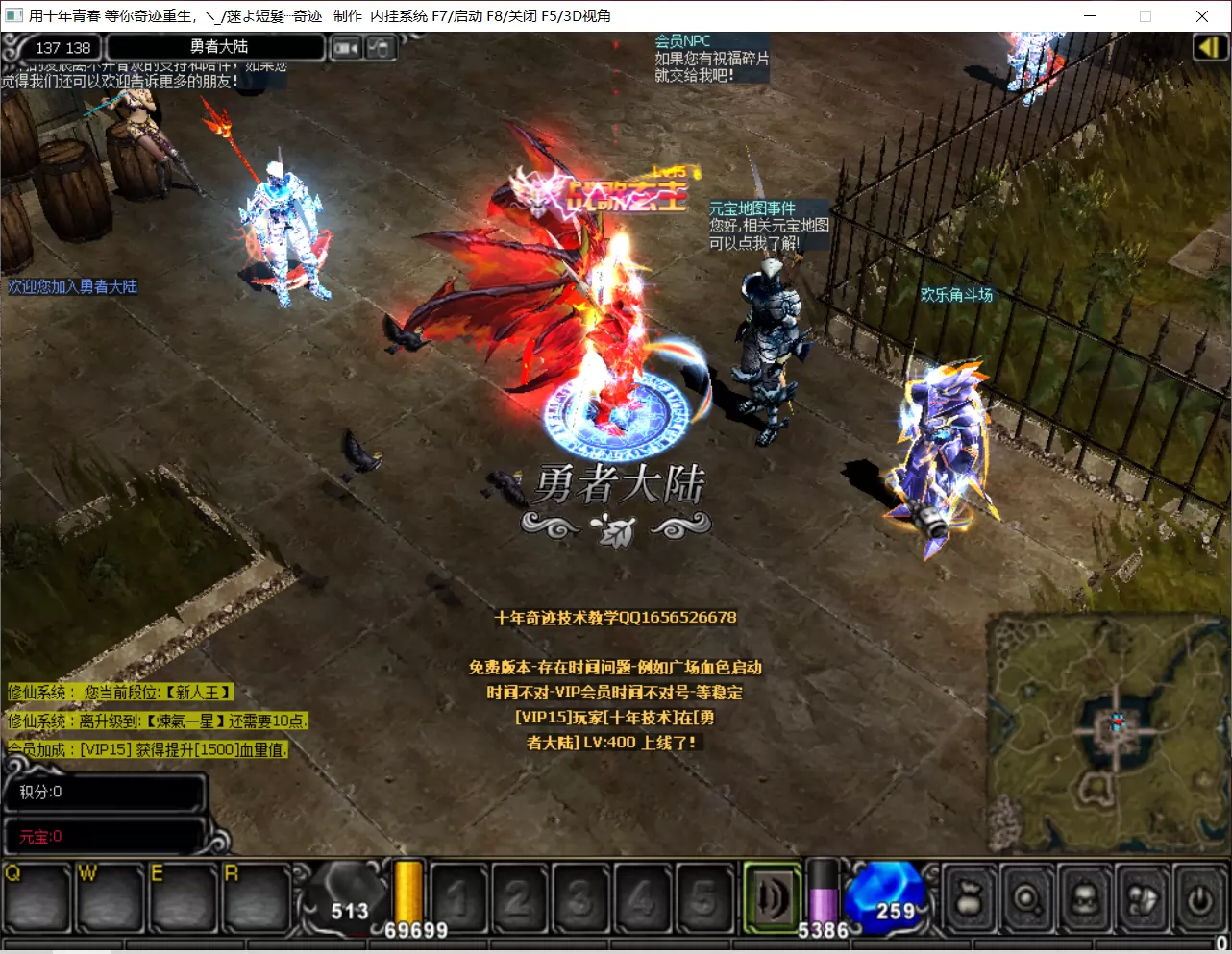Click the gauntlet and shield icon button
This screenshot has height=954, width=1232.
(x=1142, y=900)
